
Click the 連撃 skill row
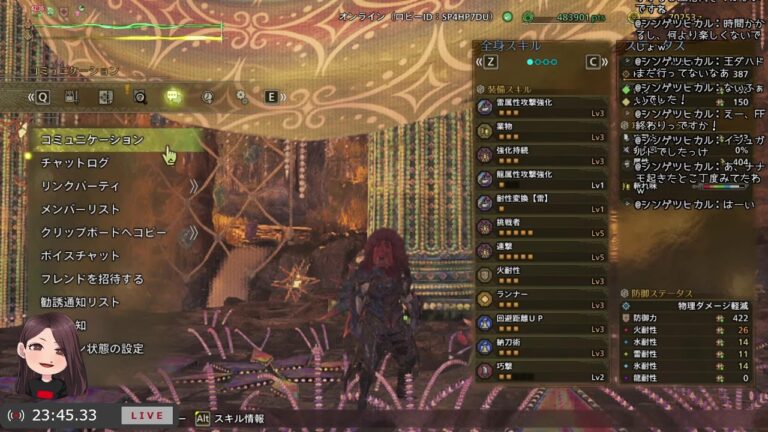coord(541,252)
